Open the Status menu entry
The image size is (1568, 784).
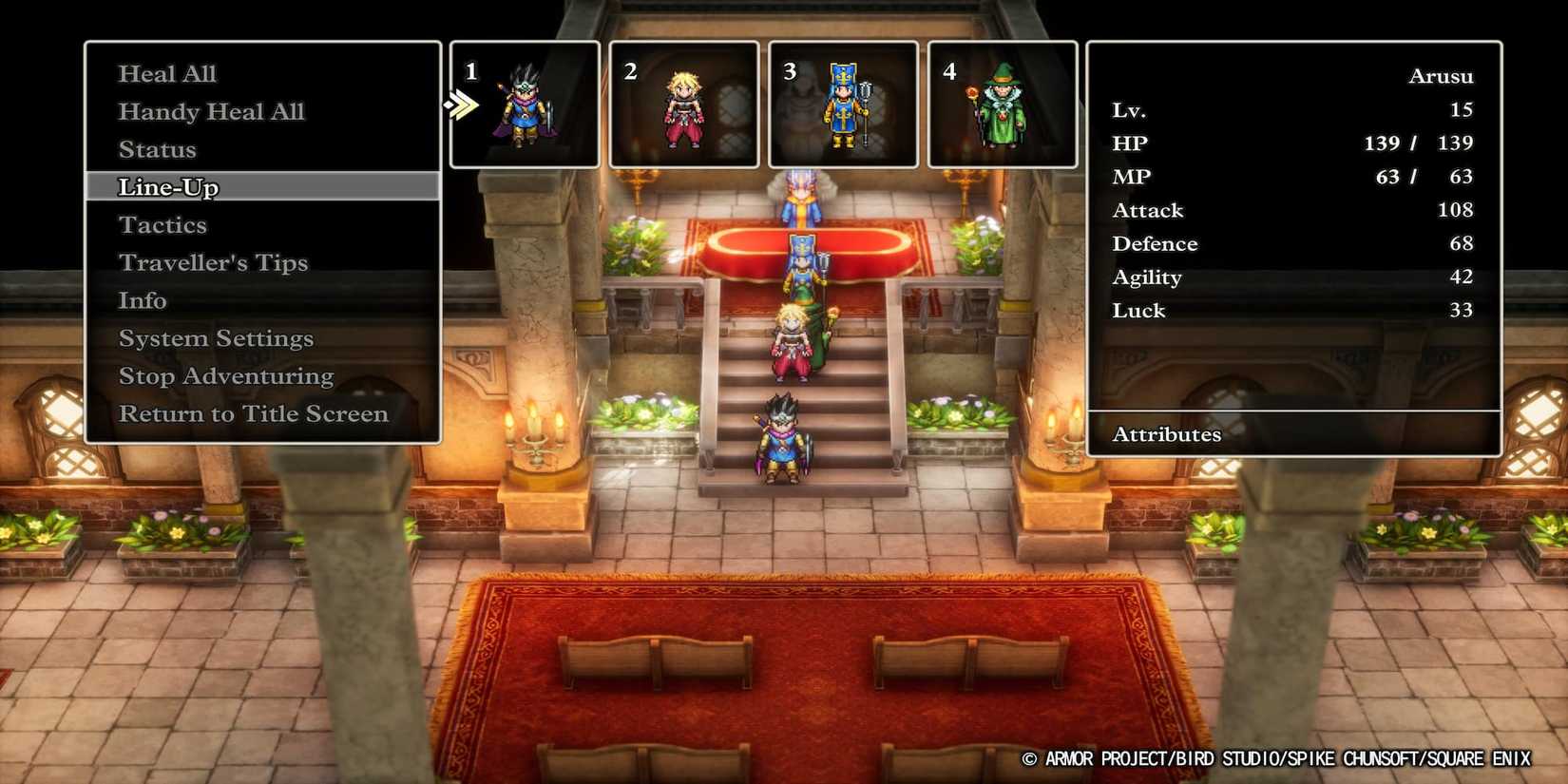tap(157, 149)
